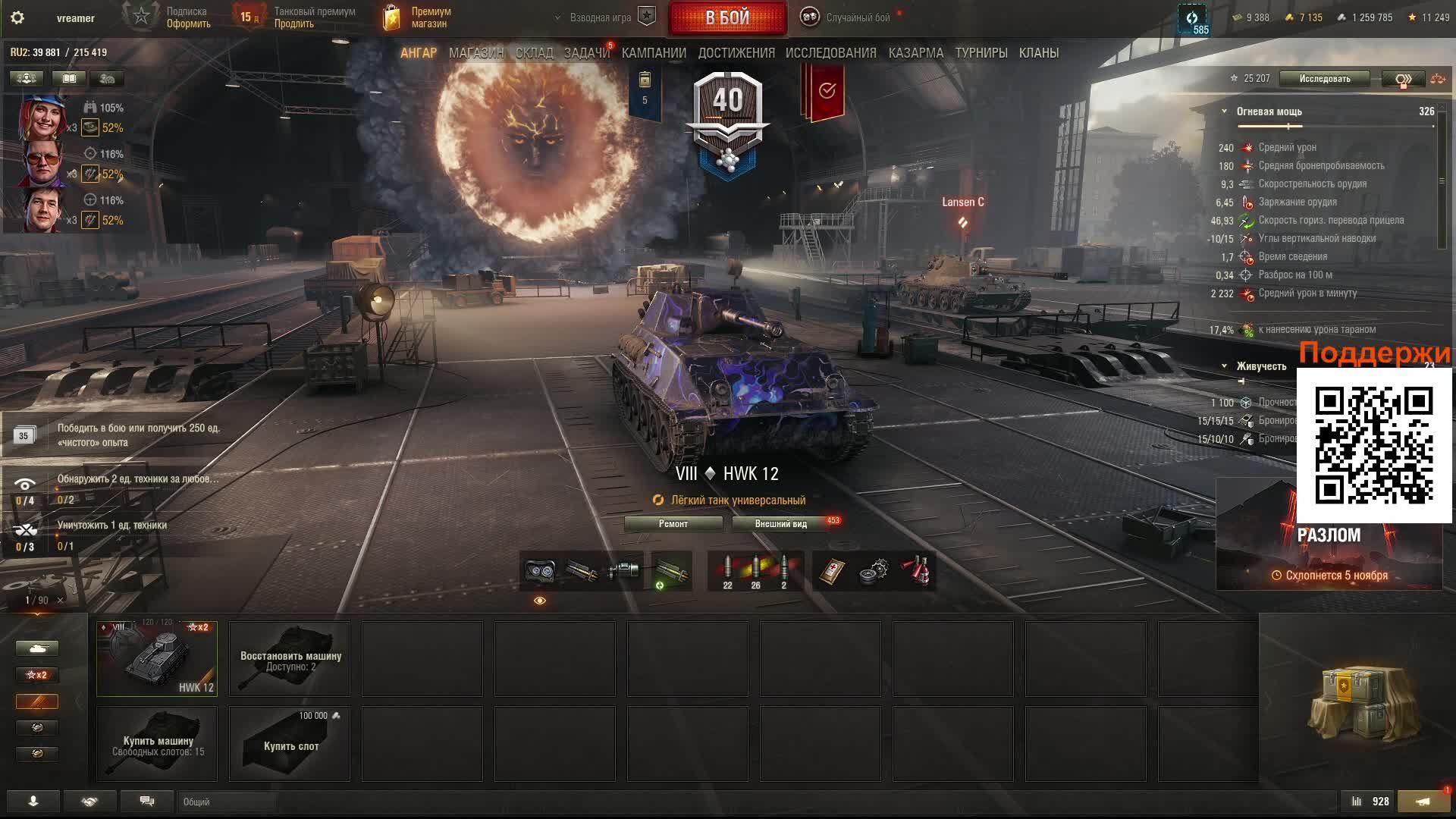Start battle with В БОЙ button
Screen dimensions: 1456x819
click(727, 18)
